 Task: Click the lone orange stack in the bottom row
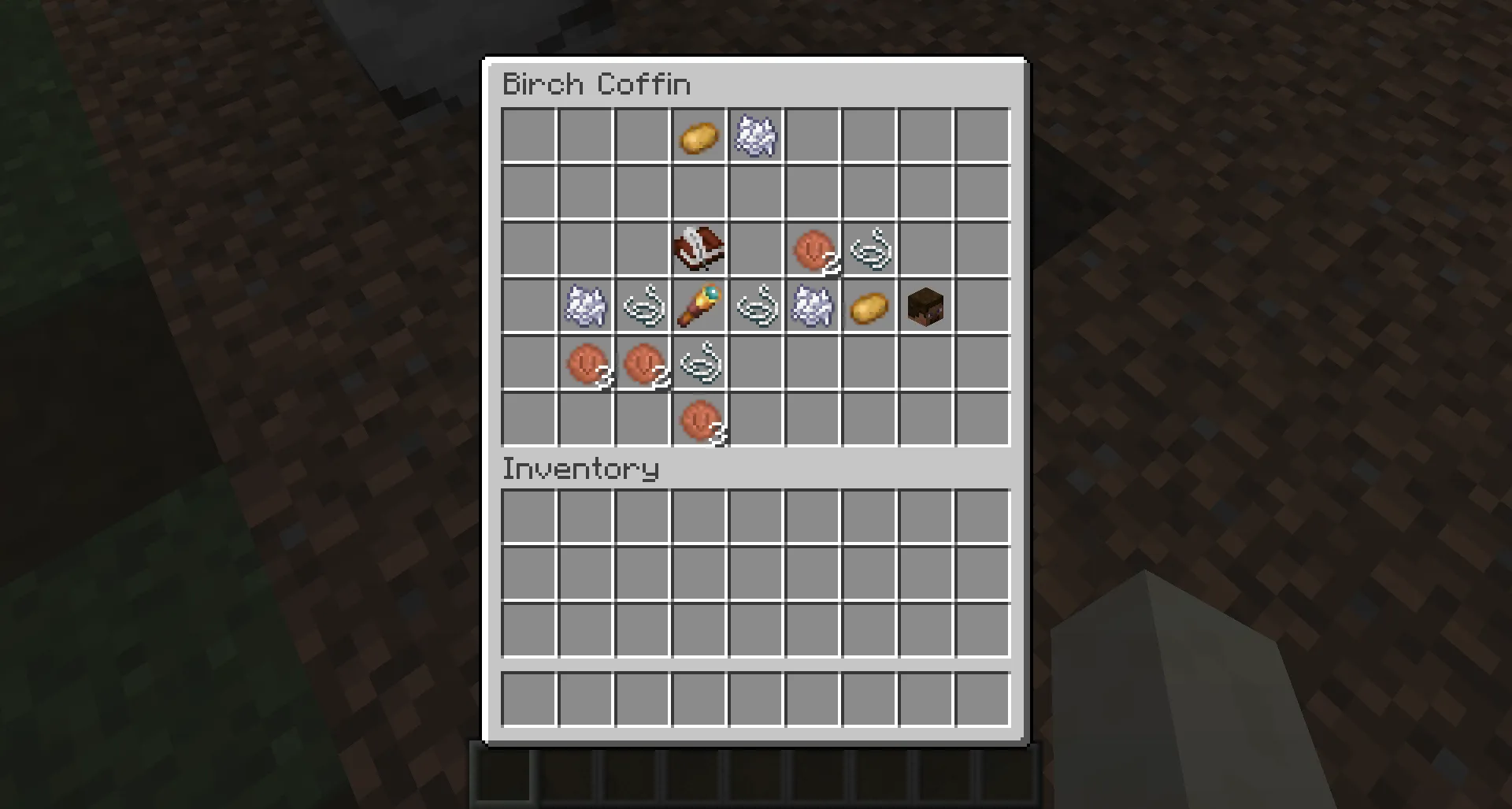699,421
